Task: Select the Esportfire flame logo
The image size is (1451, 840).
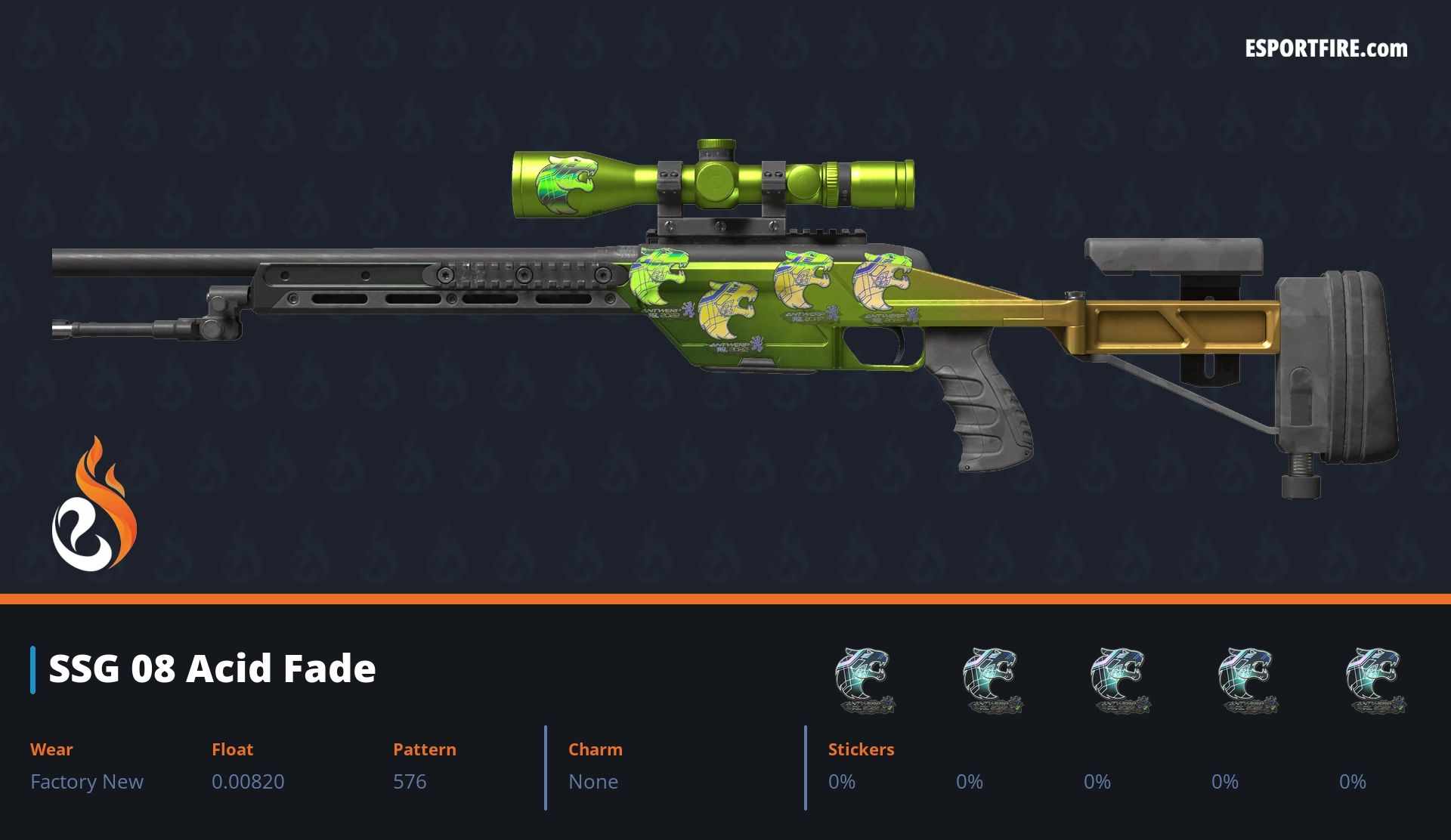Action: coord(94,505)
